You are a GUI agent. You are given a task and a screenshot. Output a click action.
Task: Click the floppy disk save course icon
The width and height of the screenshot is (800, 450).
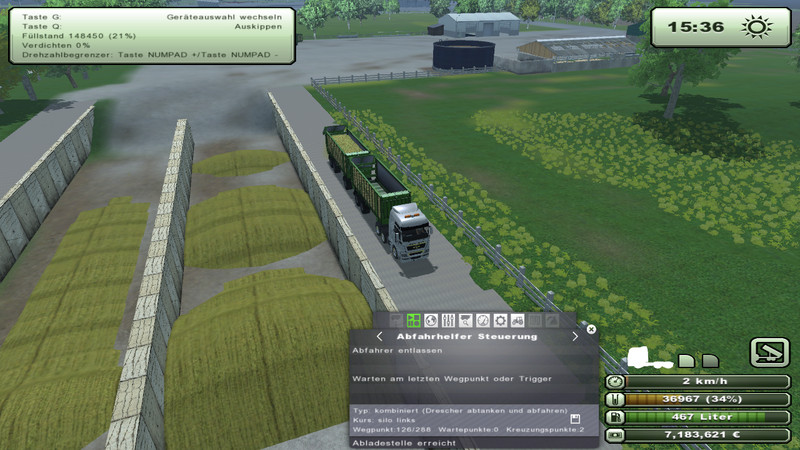pos(576,419)
